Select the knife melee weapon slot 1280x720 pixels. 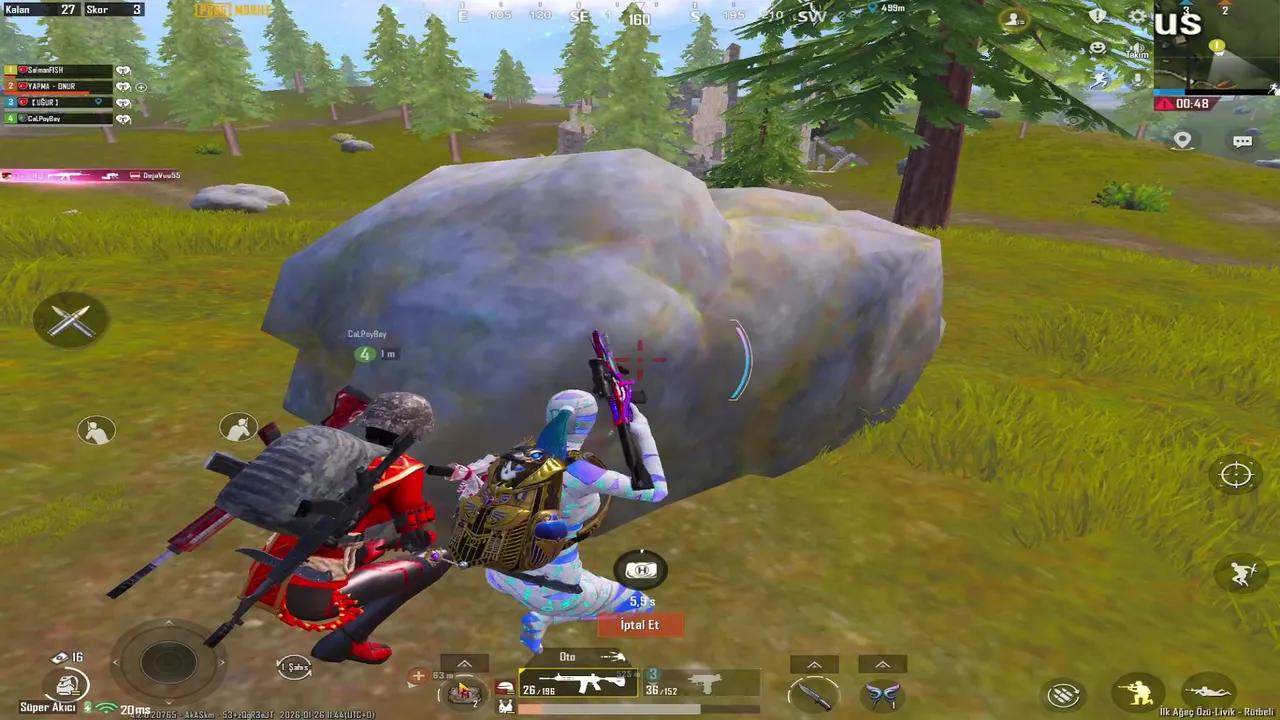[815, 694]
